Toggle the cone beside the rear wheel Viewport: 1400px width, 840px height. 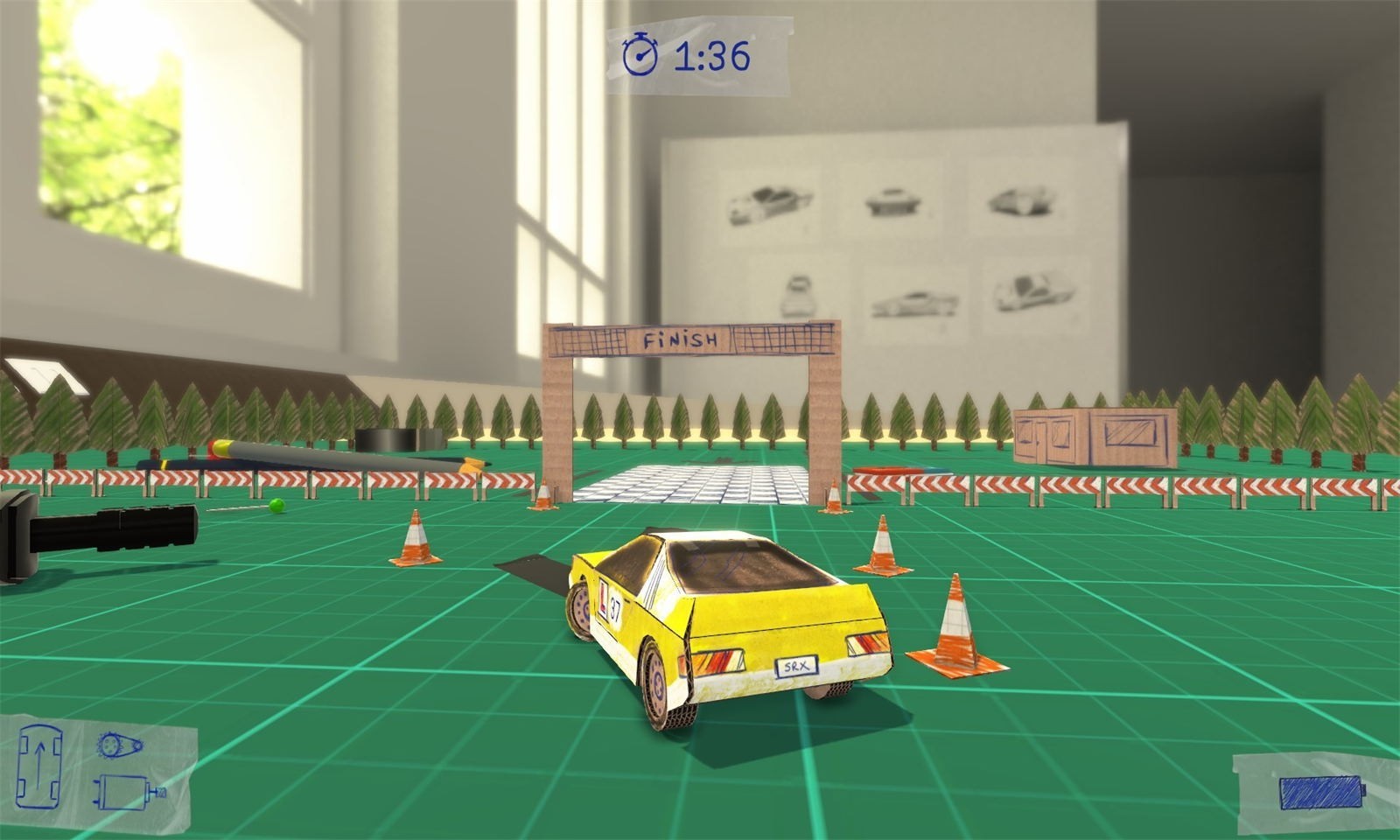882,542
